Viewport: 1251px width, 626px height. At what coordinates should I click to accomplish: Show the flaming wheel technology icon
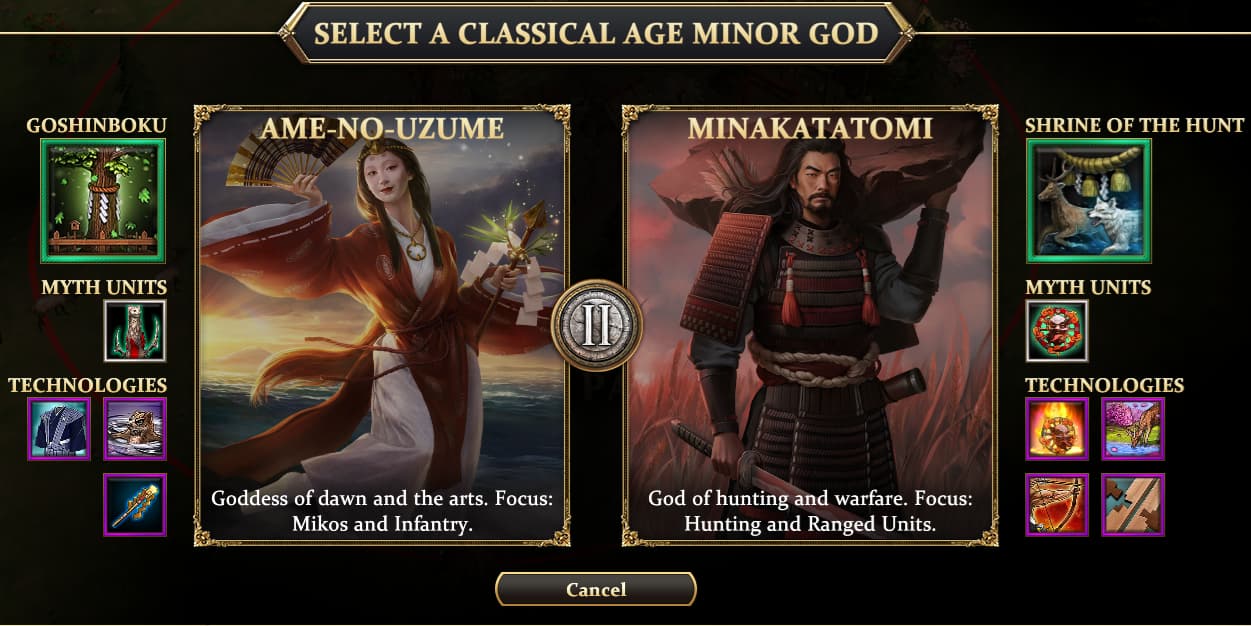tap(1057, 429)
